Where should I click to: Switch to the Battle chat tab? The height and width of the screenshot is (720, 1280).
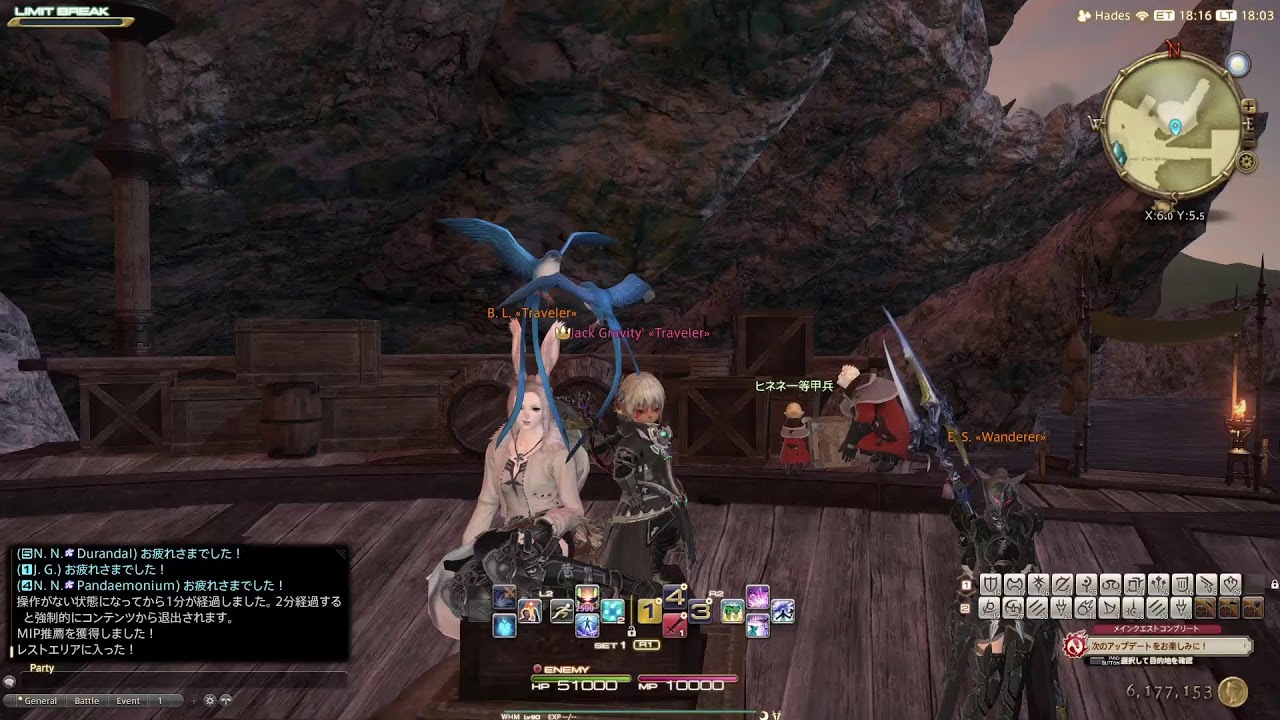(87, 700)
